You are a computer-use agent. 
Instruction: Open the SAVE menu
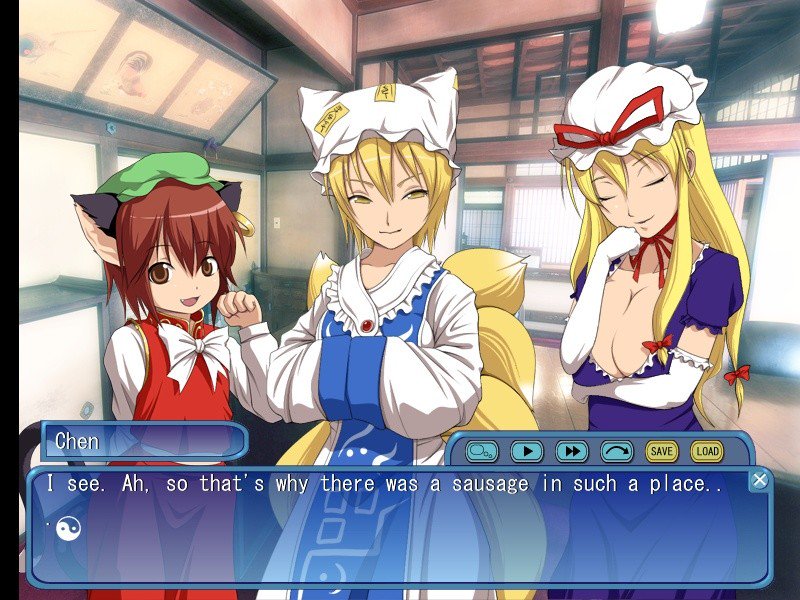point(661,451)
